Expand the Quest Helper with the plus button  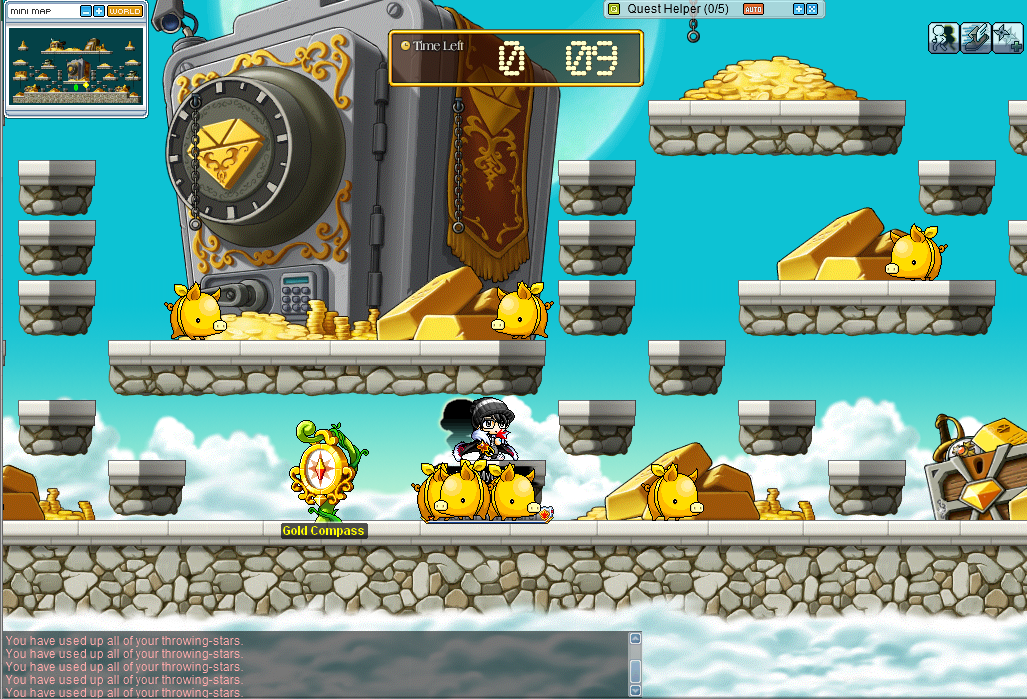[799, 9]
